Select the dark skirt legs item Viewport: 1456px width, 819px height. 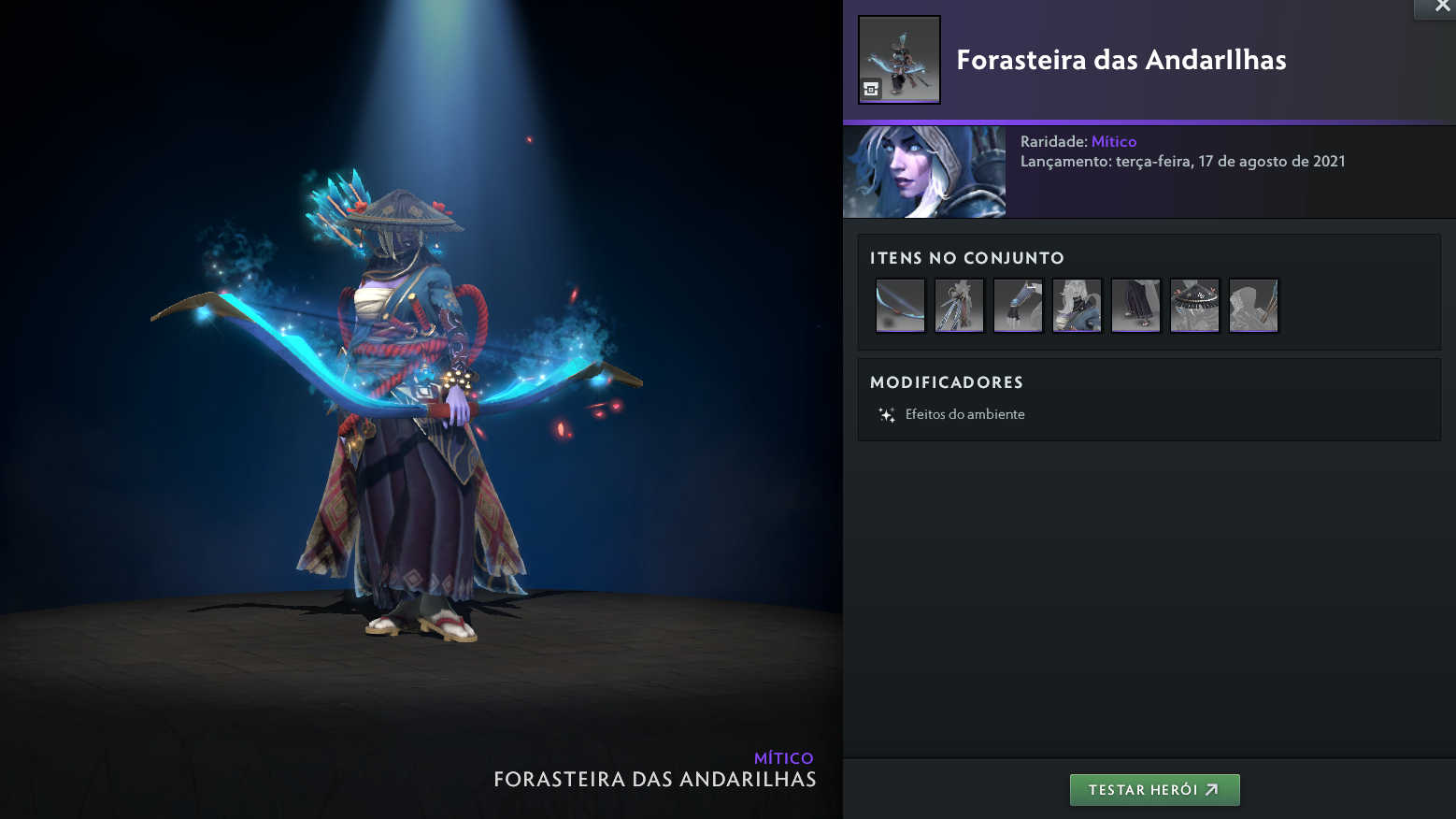[1135, 305]
